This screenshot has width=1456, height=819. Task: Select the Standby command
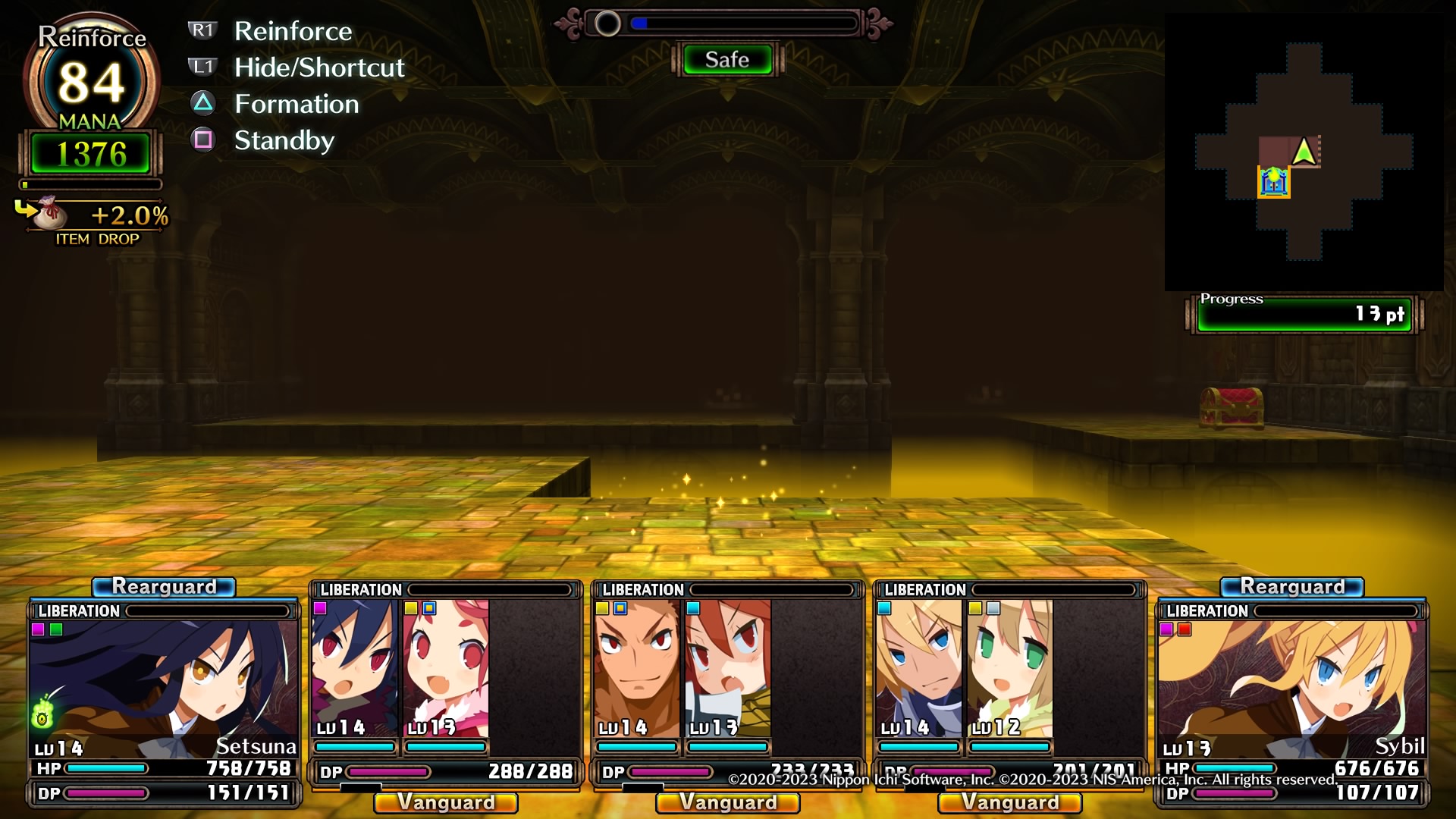[x=284, y=140]
